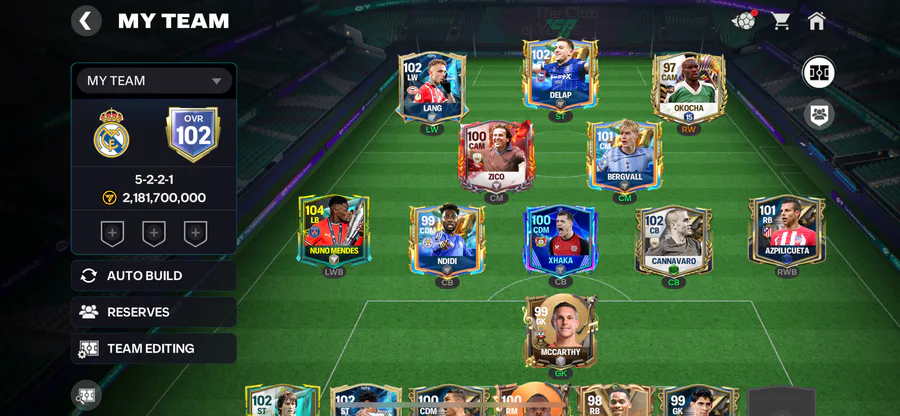The image size is (900, 416).
Task: Select the Azpilicueta RWB card
Action: coord(787,229)
